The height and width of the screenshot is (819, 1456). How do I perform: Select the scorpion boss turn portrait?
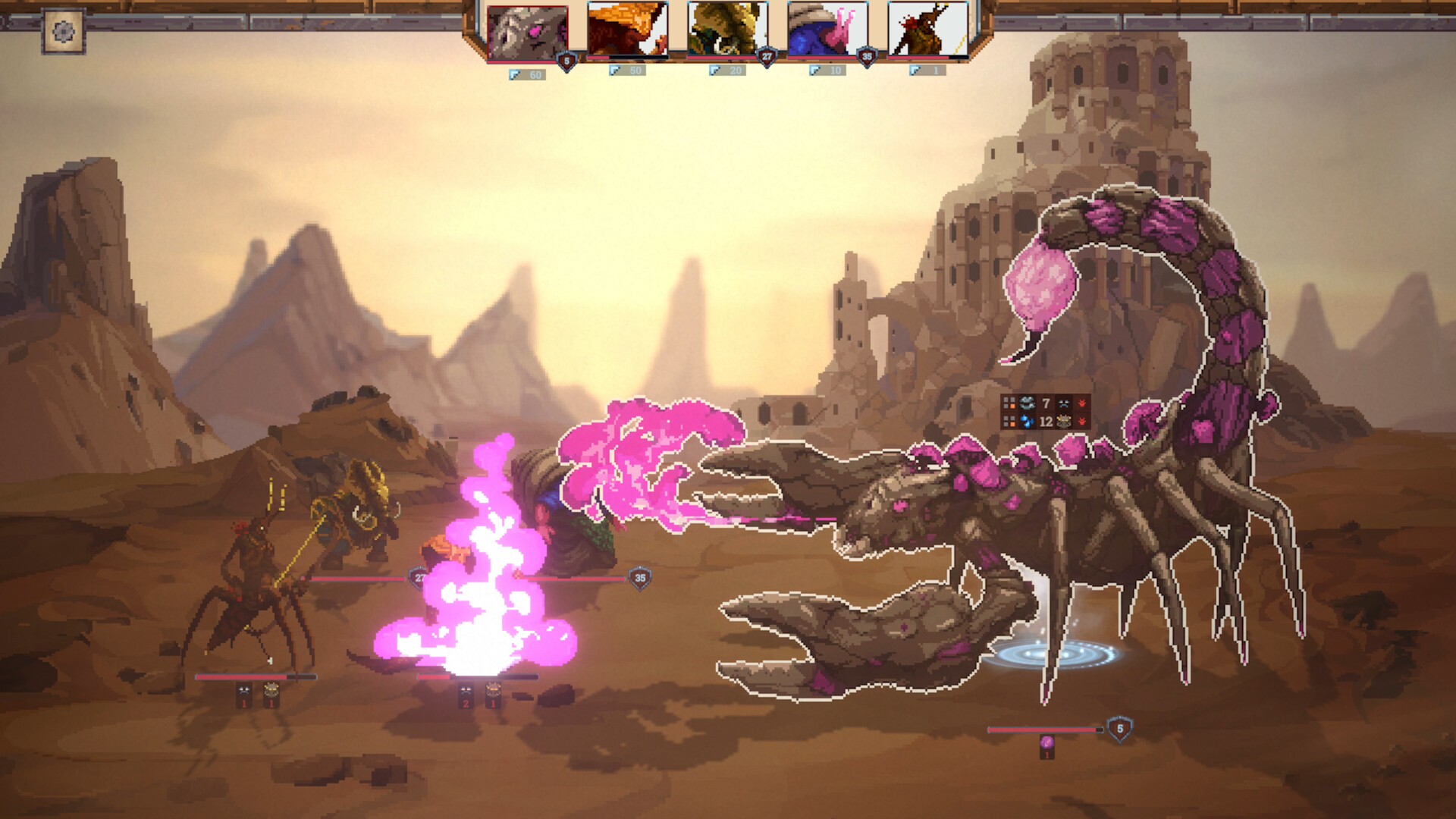[x=527, y=33]
